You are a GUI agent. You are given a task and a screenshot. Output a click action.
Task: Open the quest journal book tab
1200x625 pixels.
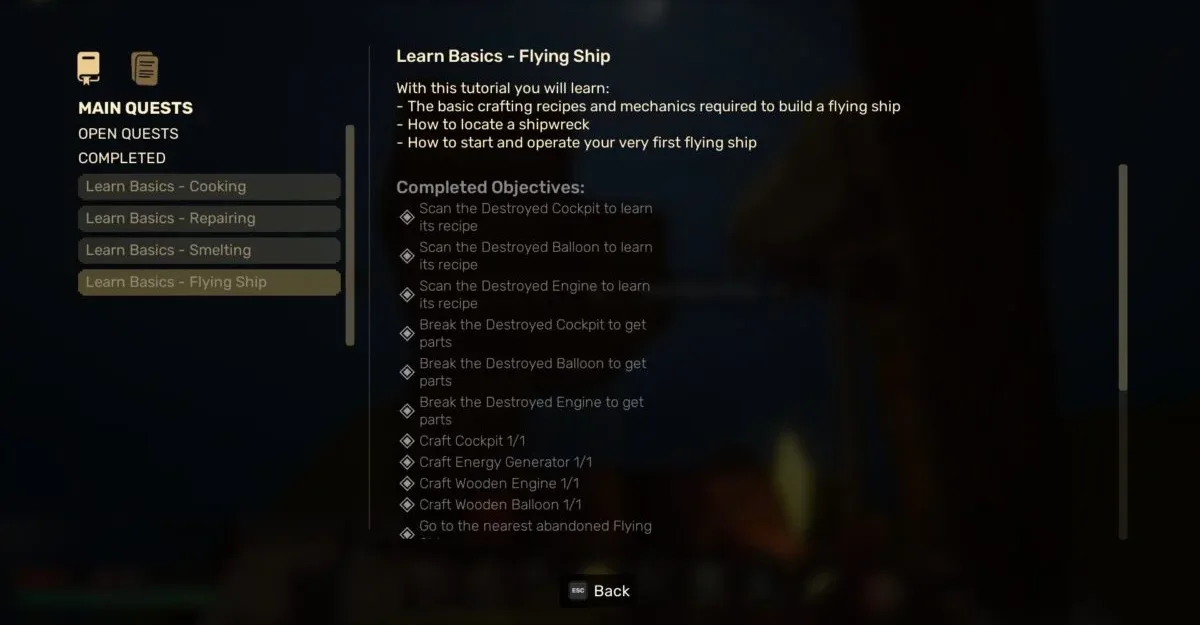pos(89,68)
